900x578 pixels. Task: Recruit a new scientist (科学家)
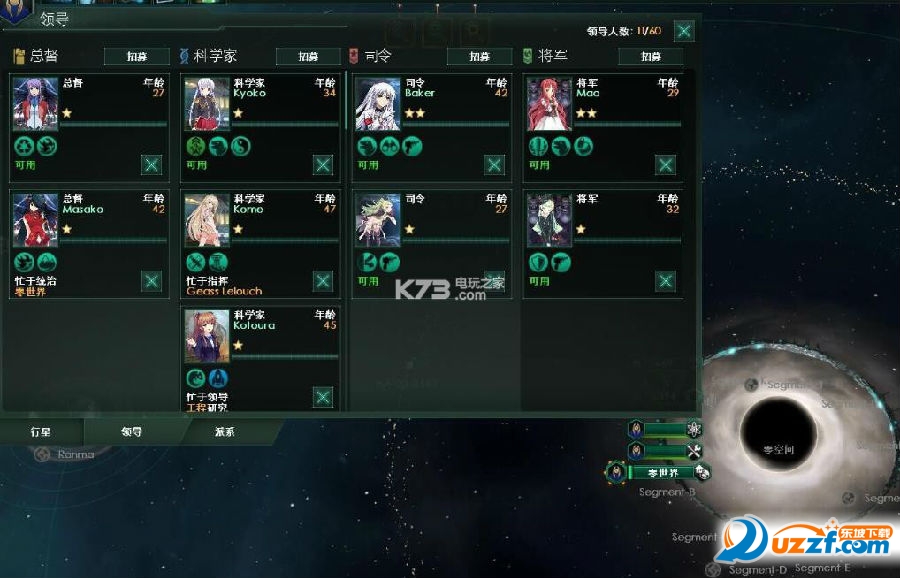(308, 57)
